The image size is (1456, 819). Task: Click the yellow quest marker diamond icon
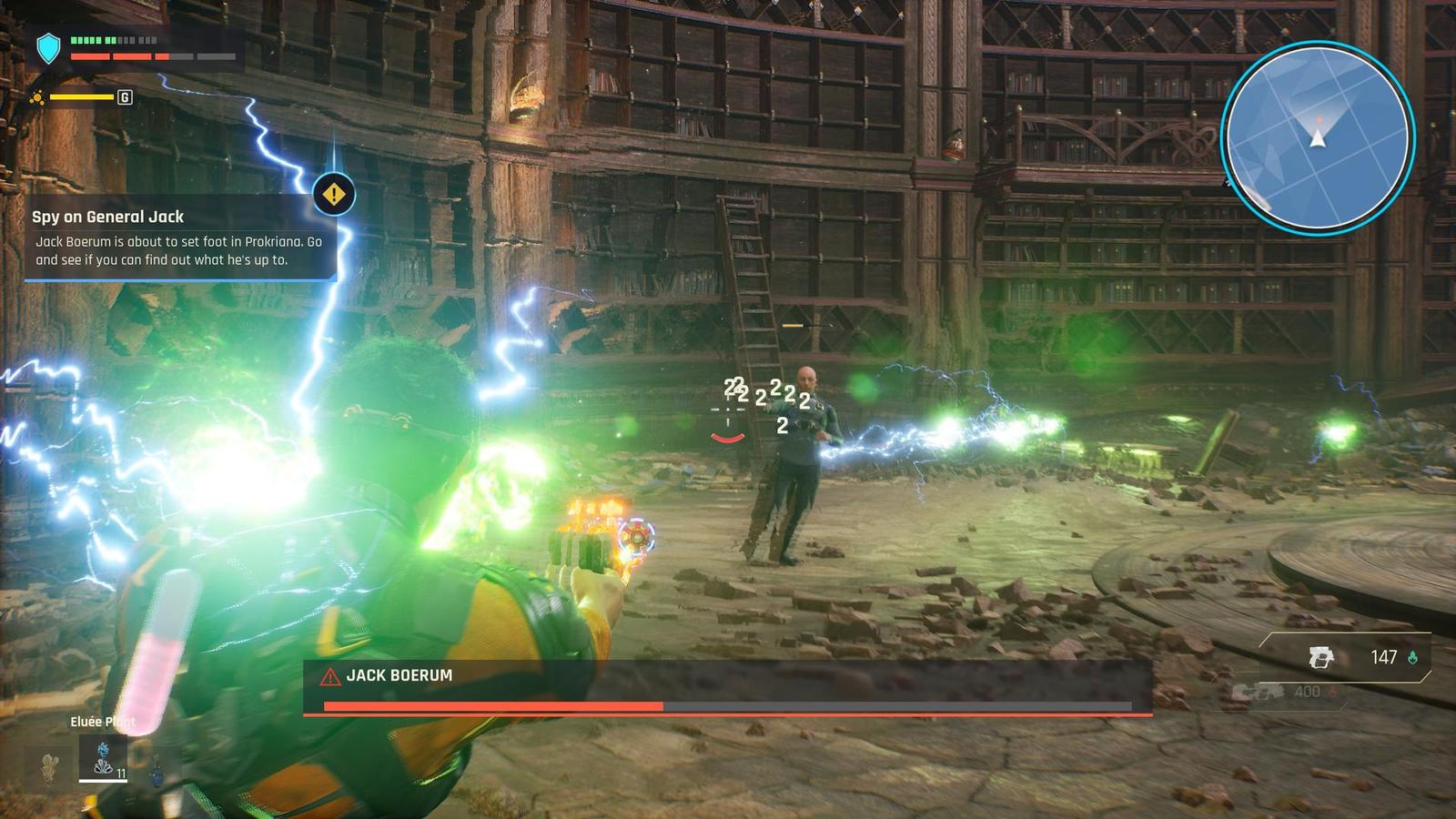(x=334, y=194)
